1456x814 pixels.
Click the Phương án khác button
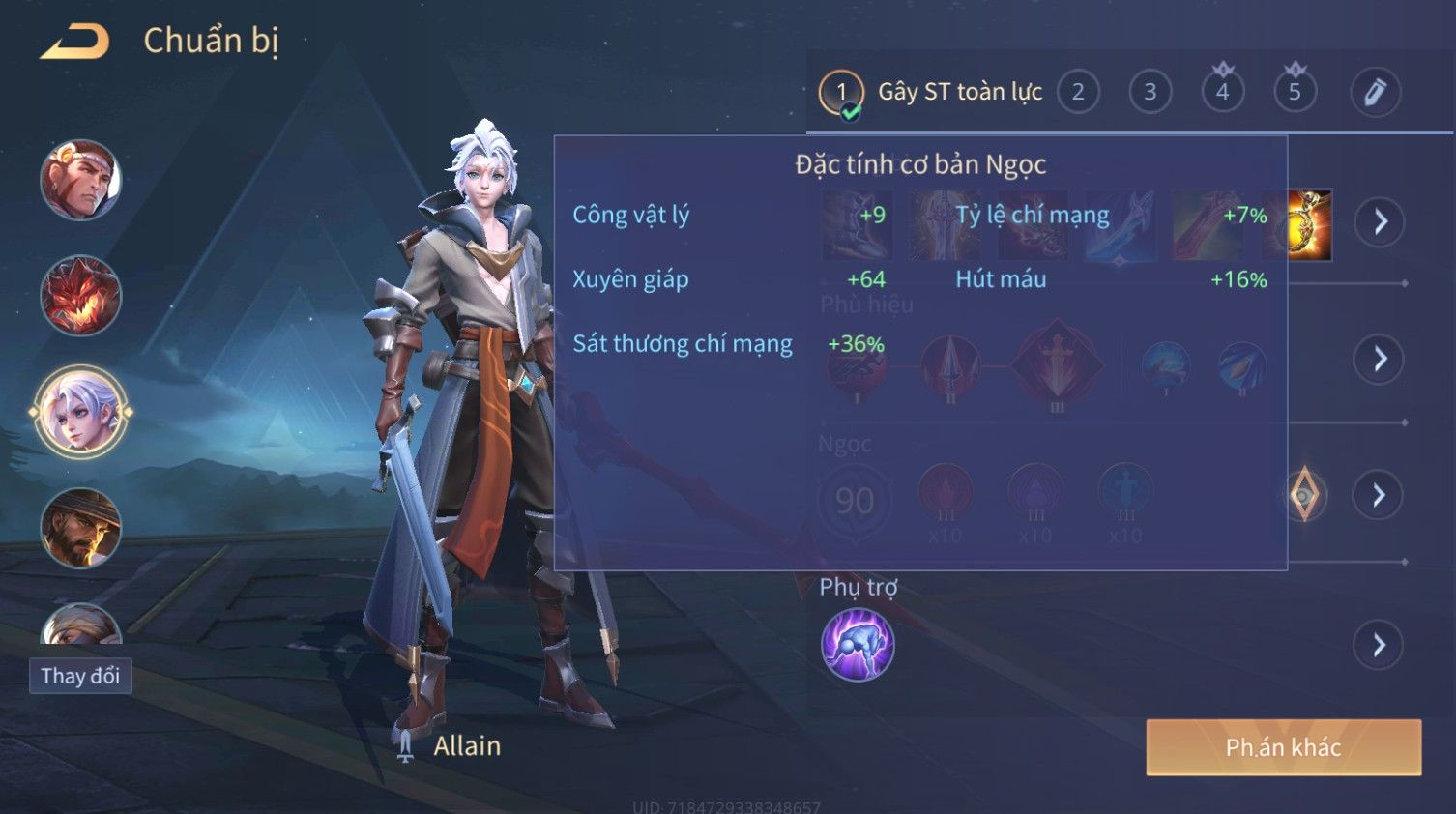(x=1283, y=747)
